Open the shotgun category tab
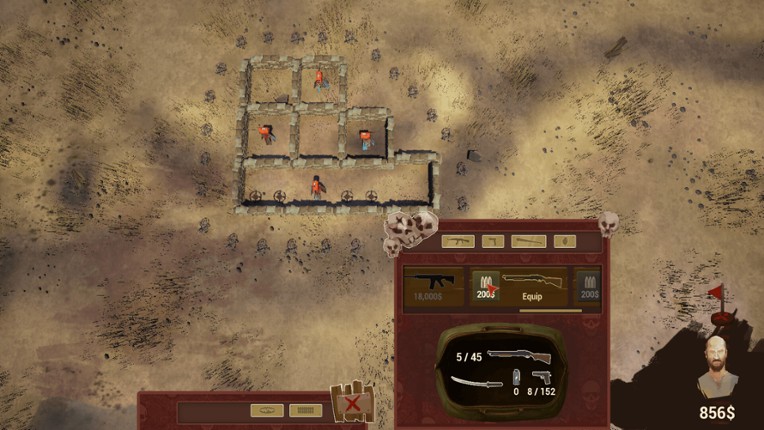 528,241
